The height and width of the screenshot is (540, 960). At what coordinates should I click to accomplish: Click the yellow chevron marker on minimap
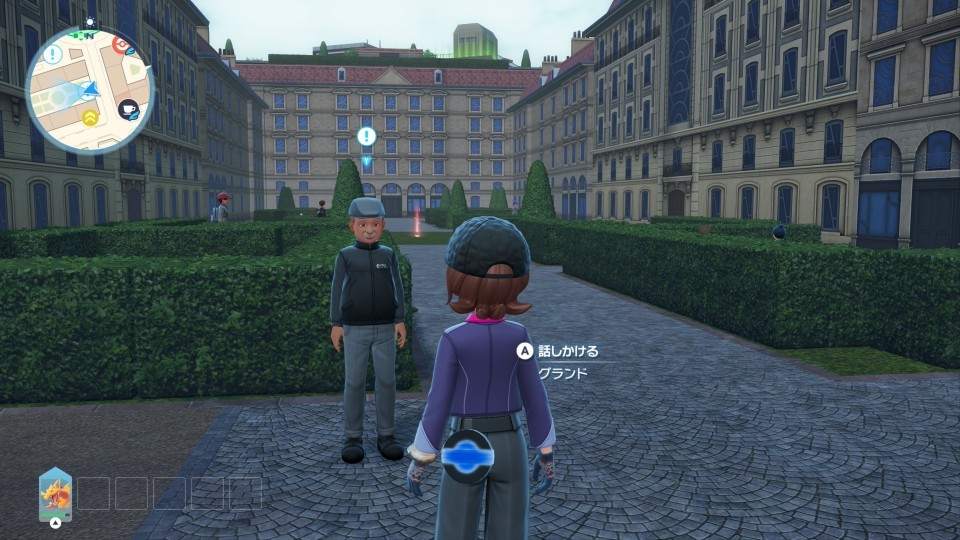pyautogui.click(x=90, y=119)
